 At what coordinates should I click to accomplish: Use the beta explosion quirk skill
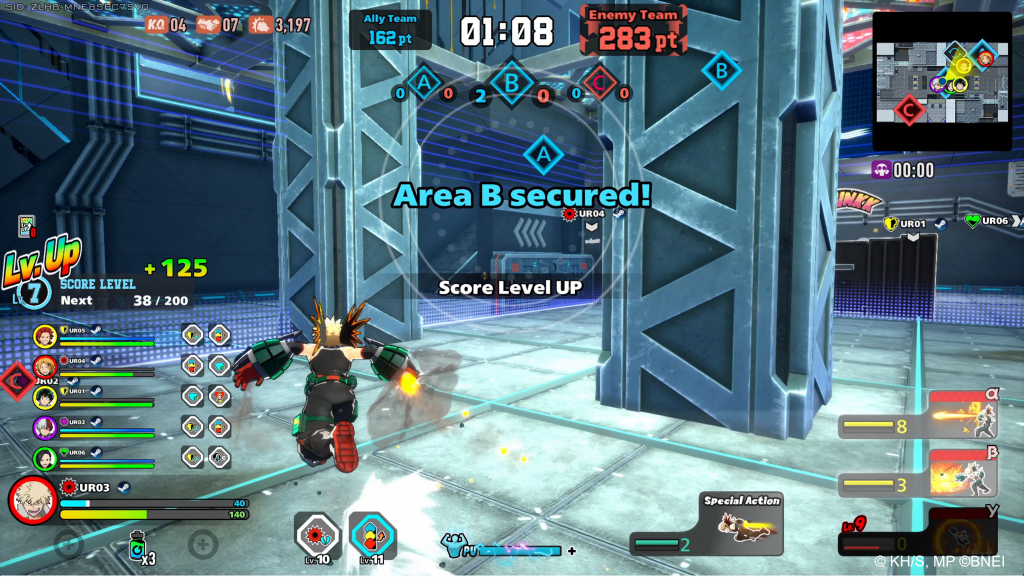[x=963, y=473]
